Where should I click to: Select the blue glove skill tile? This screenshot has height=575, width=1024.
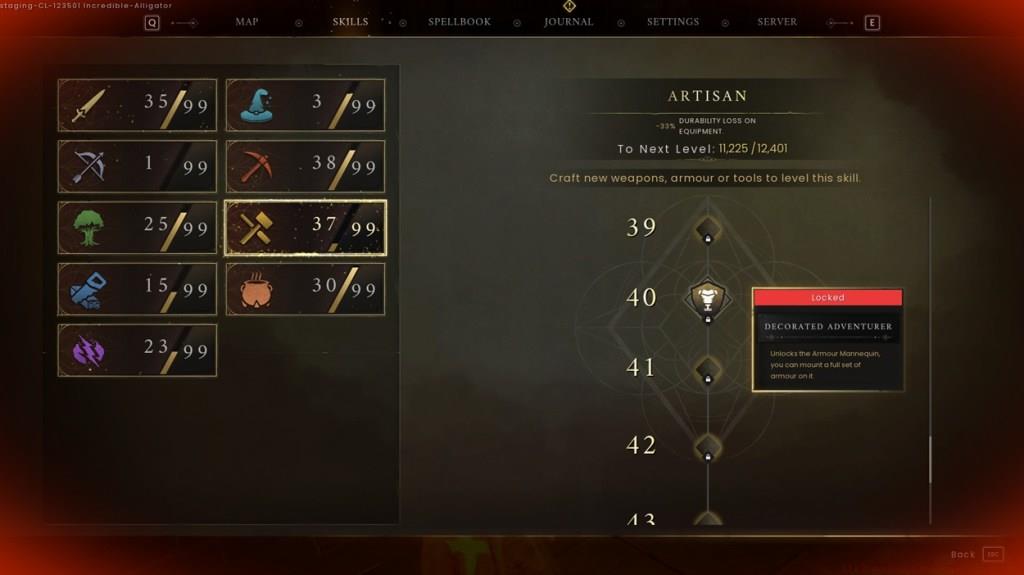click(x=137, y=289)
